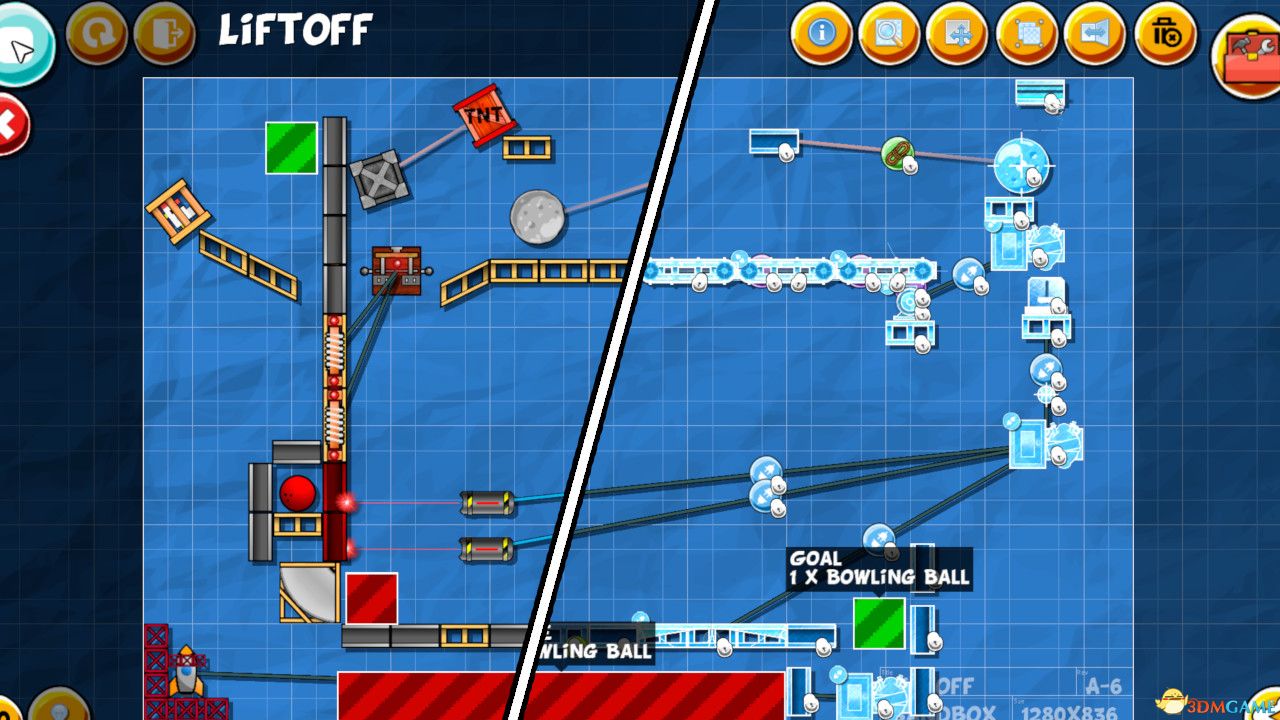Click the LIFTOFF level title
The width and height of the screenshot is (1280, 720).
pos(295,29)
